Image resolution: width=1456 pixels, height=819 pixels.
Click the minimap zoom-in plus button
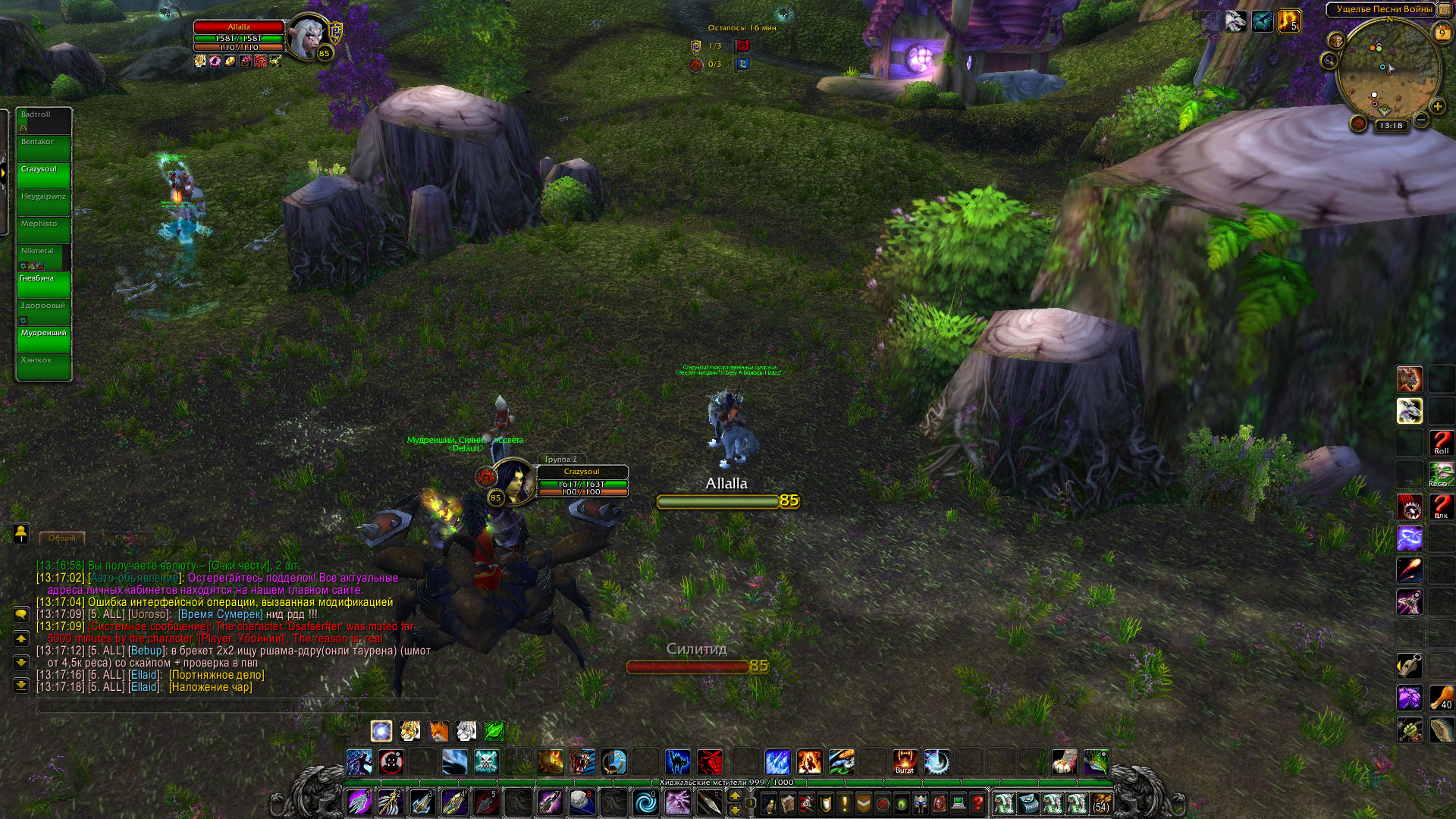(1438, 107)
